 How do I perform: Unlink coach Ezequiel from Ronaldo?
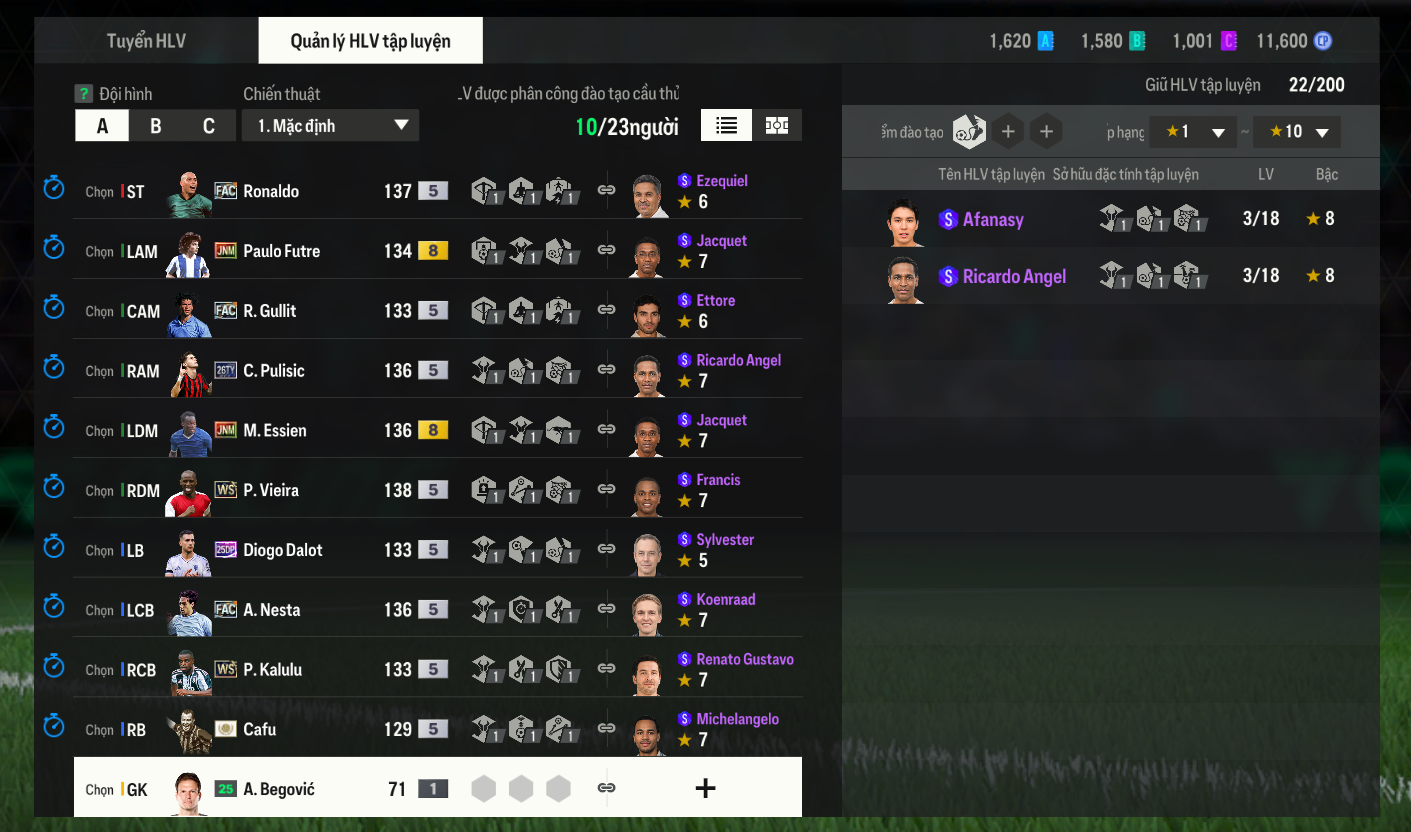[606, 190]
